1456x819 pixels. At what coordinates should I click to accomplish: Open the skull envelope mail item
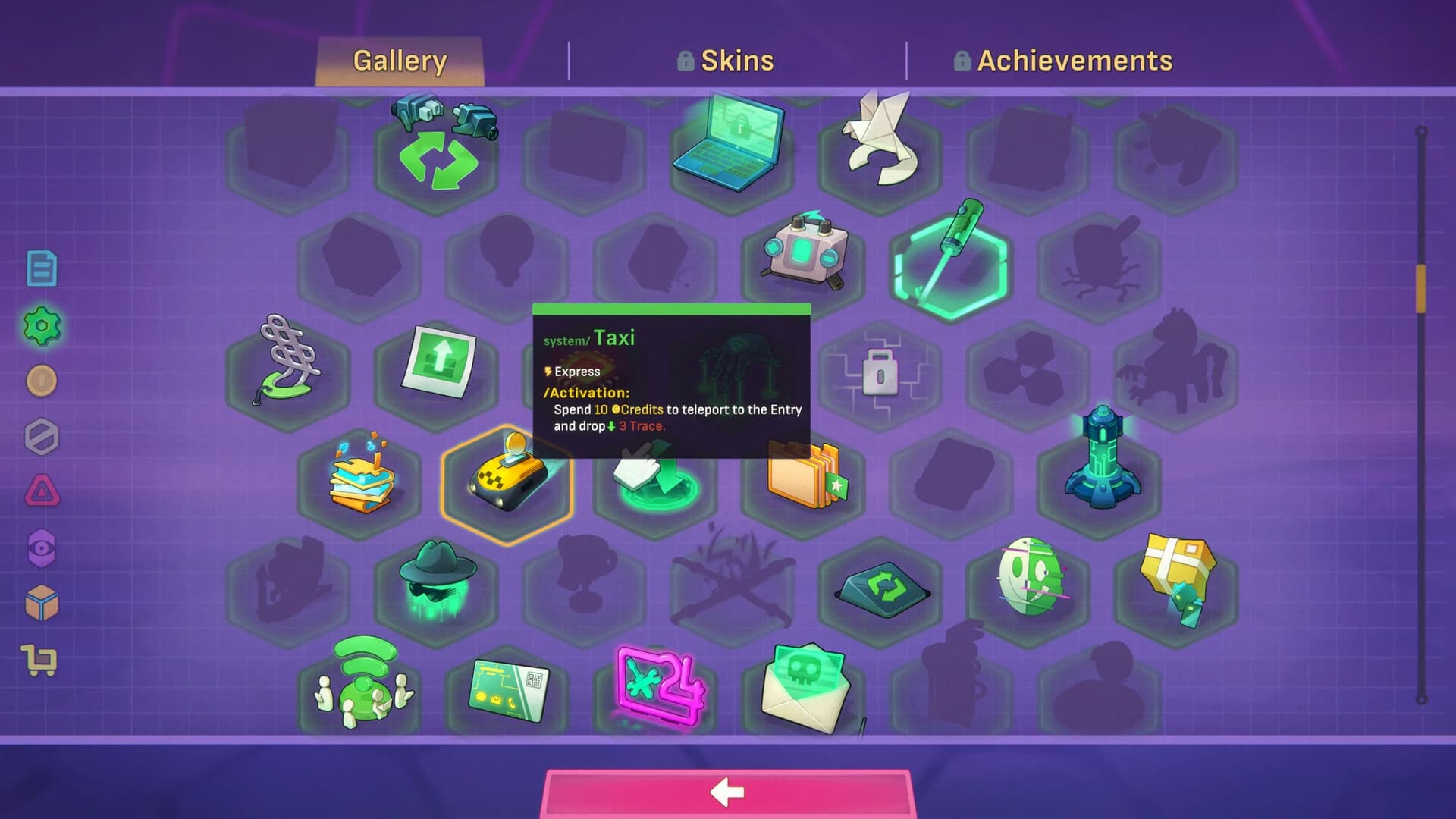pyautogui.click(x=805, y=686)
